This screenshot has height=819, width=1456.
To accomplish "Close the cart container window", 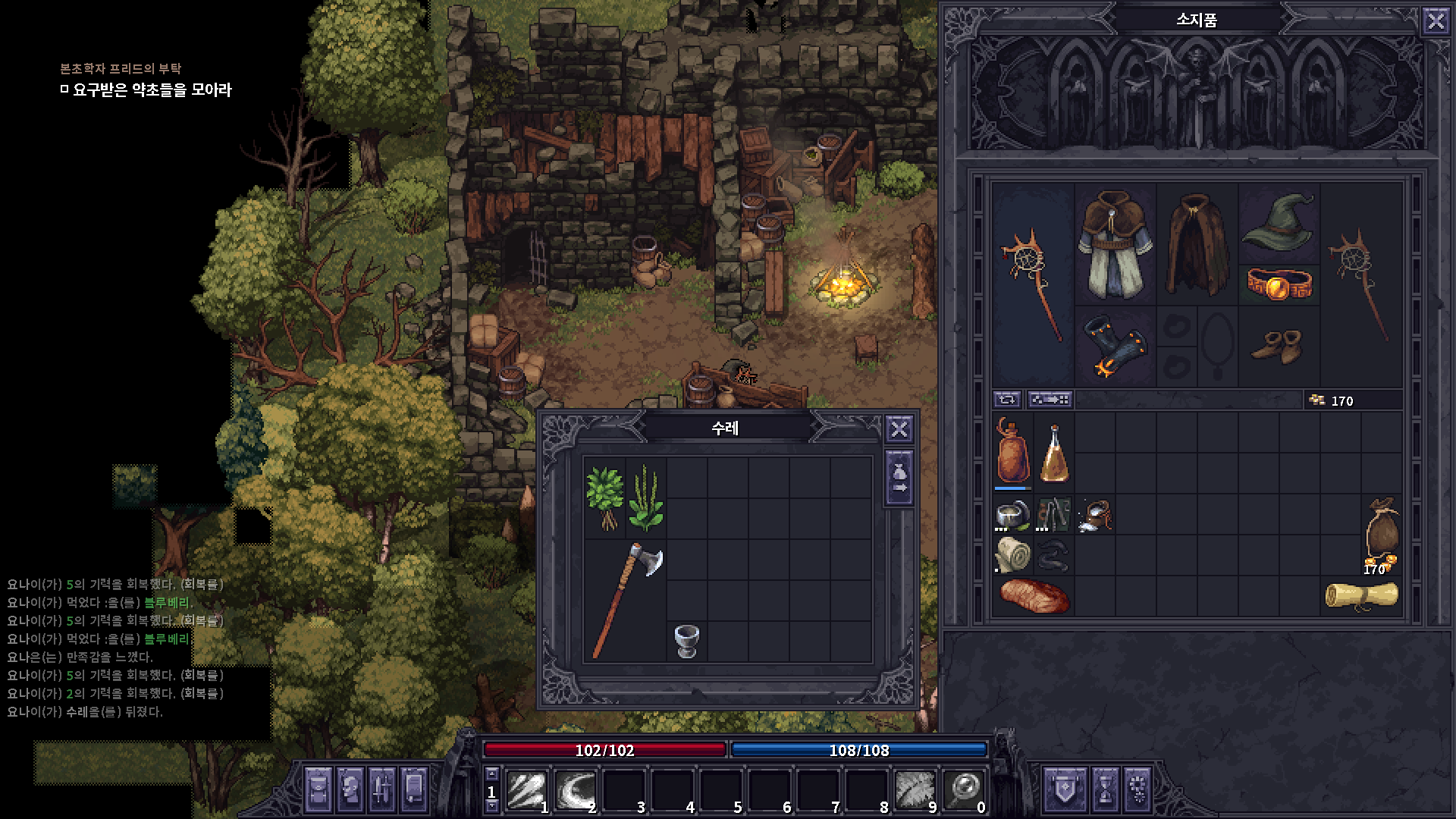I will (899, 430).
